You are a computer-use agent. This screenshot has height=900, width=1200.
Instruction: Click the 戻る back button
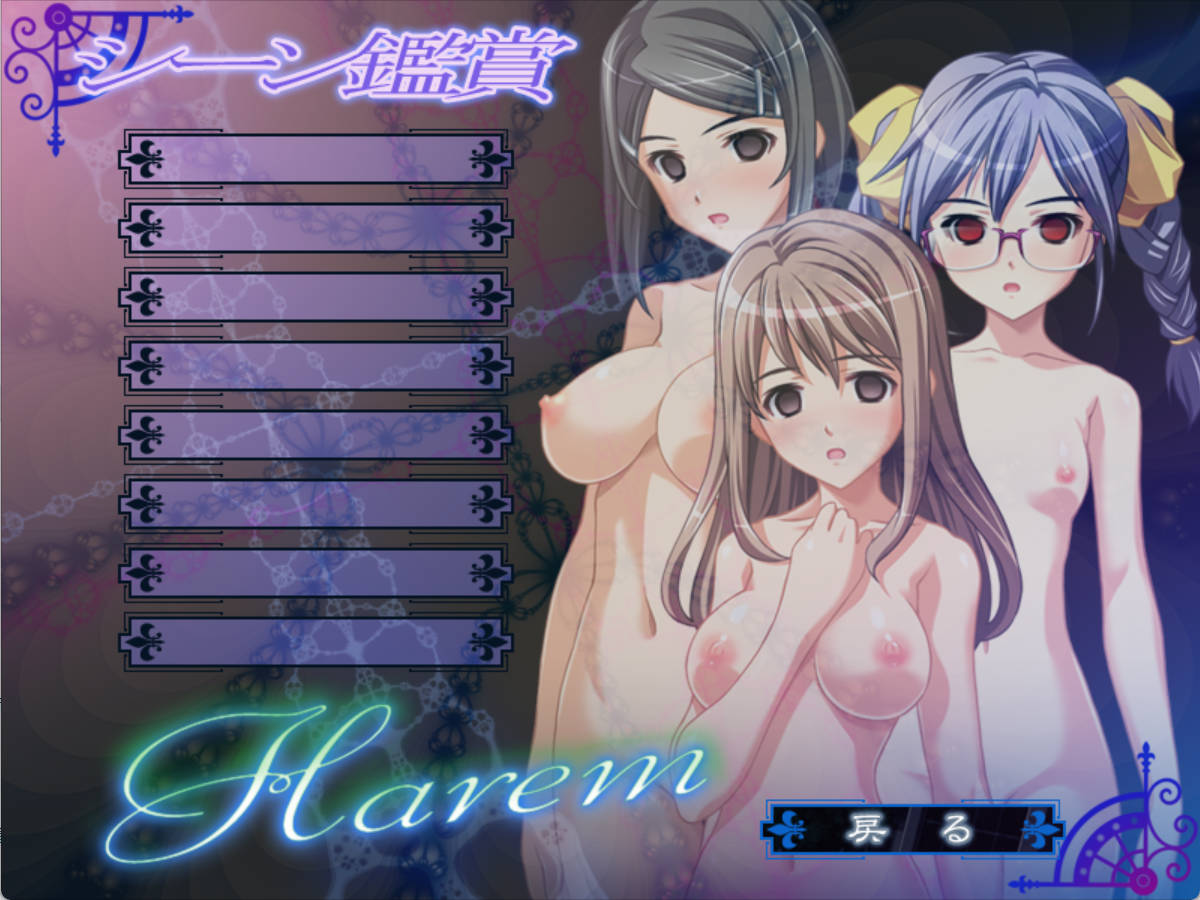click(x=912, y=829)
